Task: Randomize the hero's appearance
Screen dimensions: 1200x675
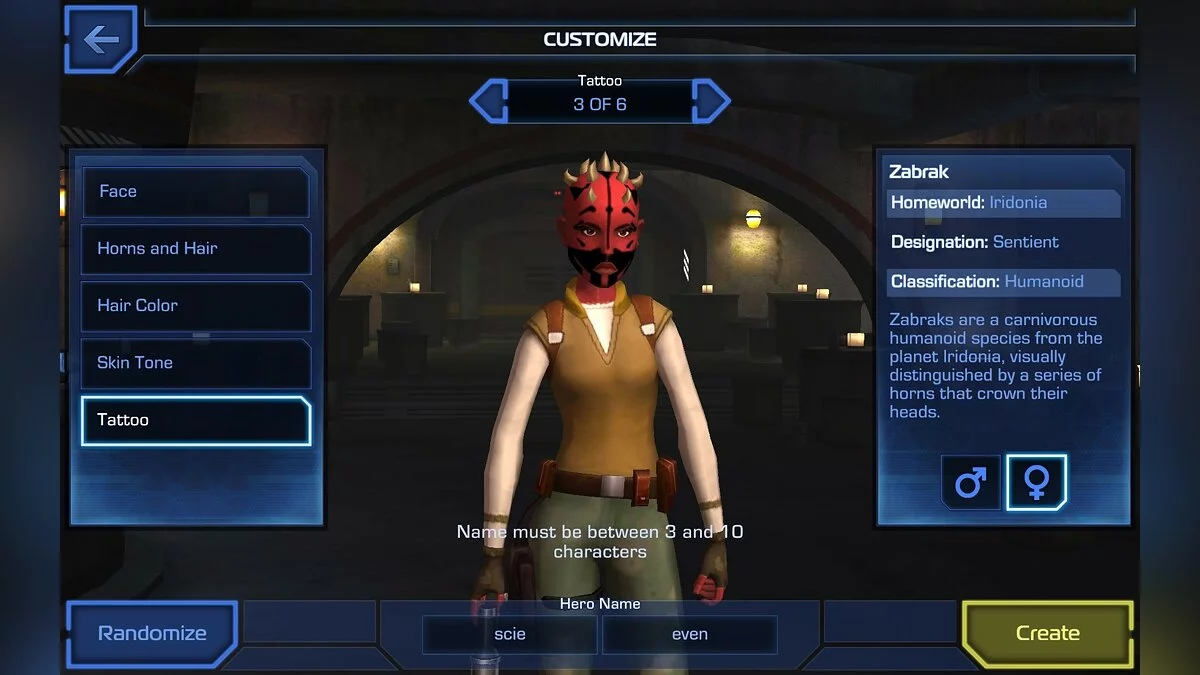Action: click(x=152, y=633)
